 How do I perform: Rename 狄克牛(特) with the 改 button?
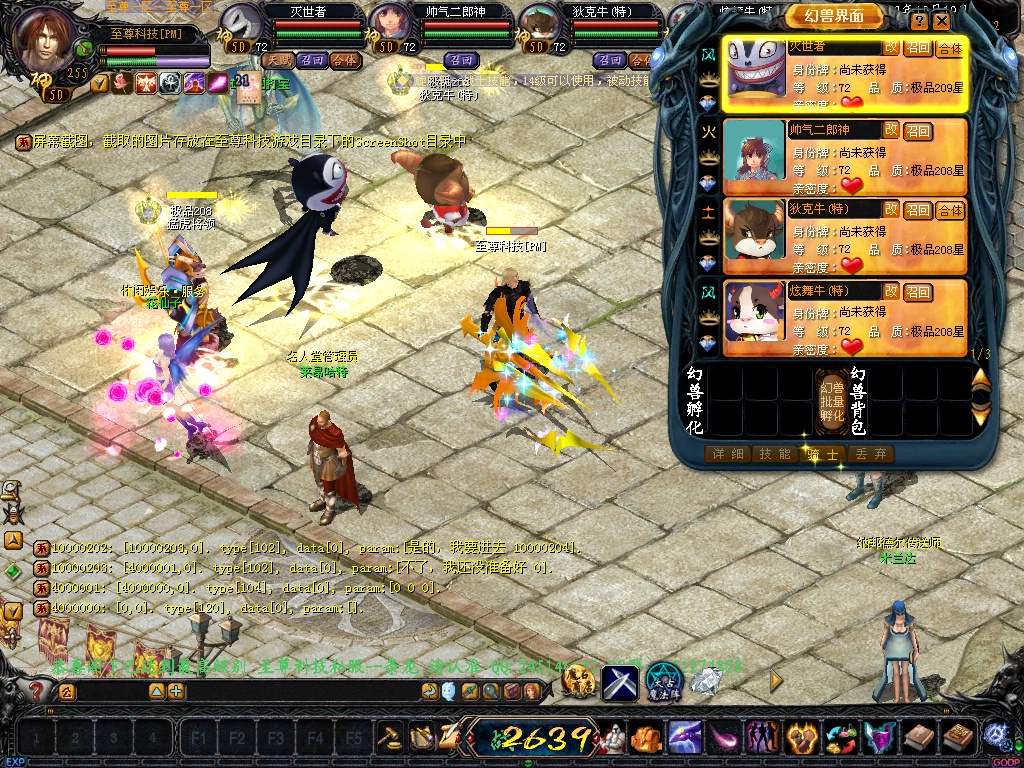click(x=890, y=209)
